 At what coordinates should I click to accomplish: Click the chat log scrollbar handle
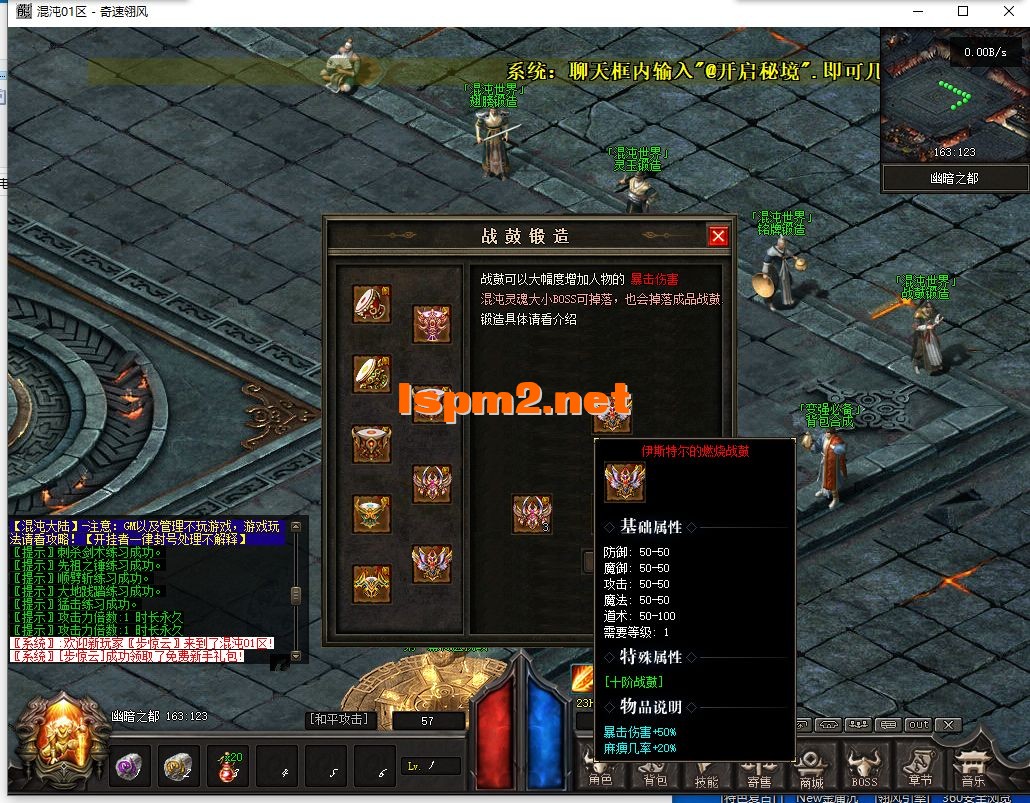tap(296, 595)
